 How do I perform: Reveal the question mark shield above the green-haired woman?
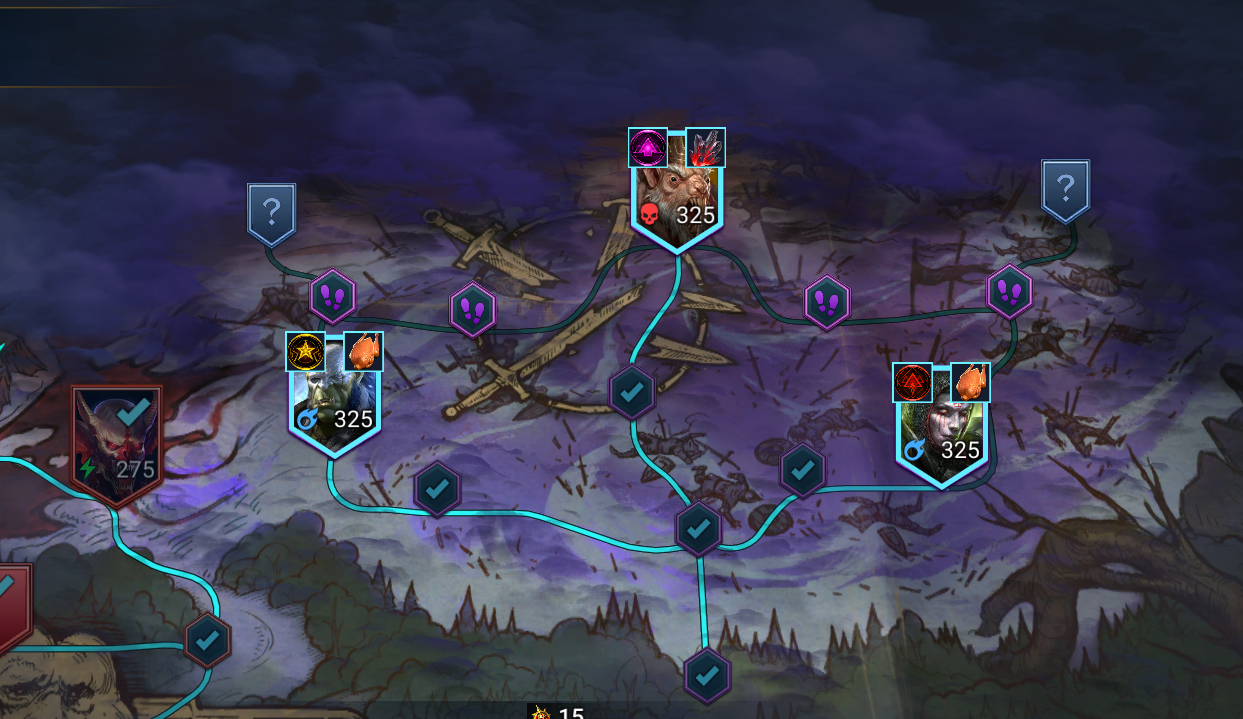click(1065, 189)
